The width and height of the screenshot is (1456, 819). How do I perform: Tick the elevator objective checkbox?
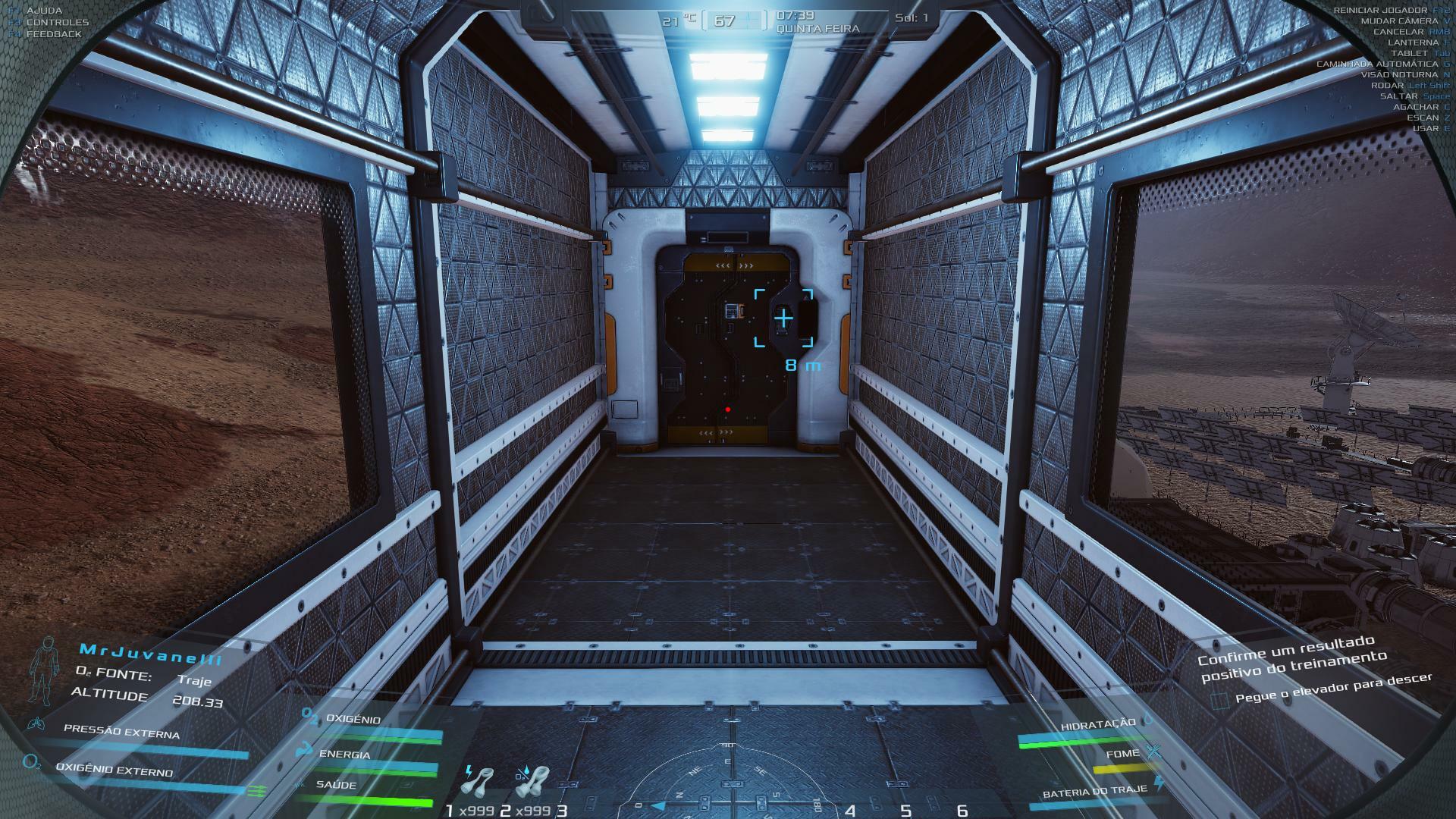1219,701
